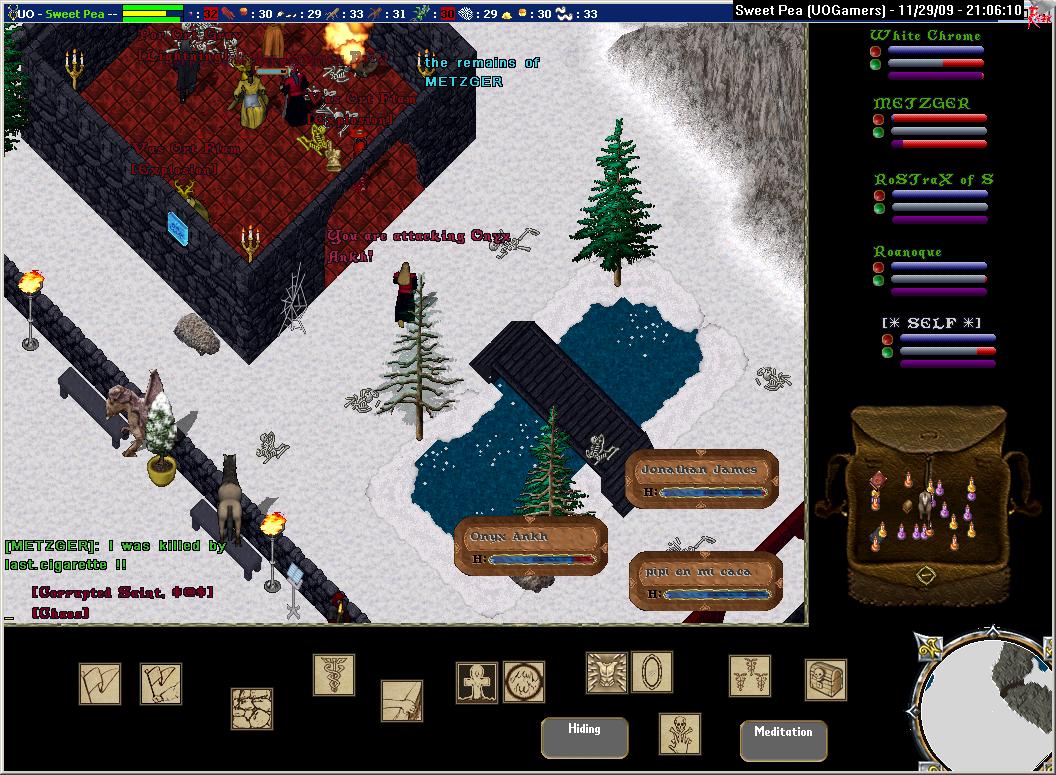1056x775 pixels.
Task: Cast the ankh spell icon
Action: click(x=476, y=682)
